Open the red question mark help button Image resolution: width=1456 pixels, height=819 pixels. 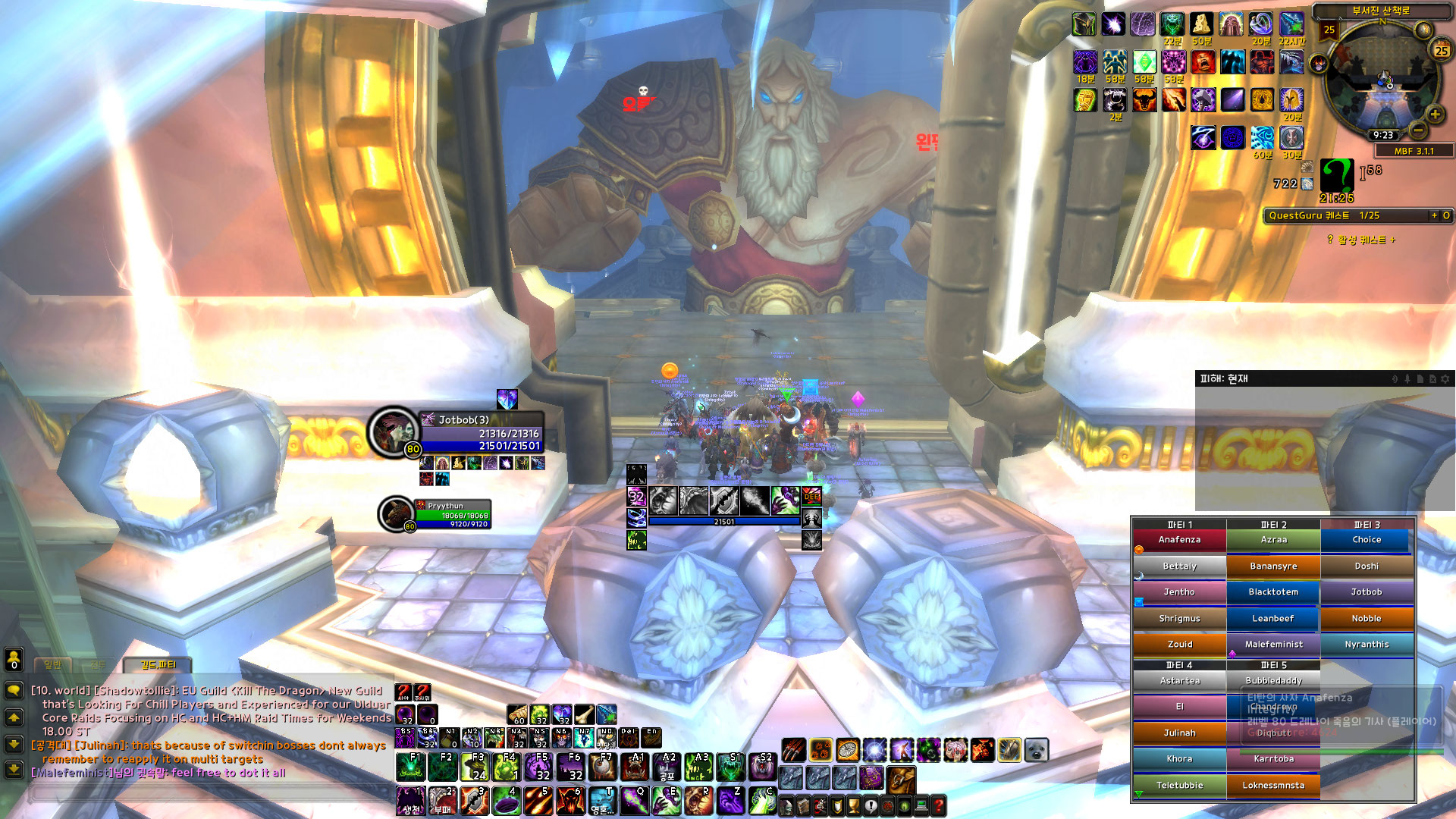[x=938, y=805]
